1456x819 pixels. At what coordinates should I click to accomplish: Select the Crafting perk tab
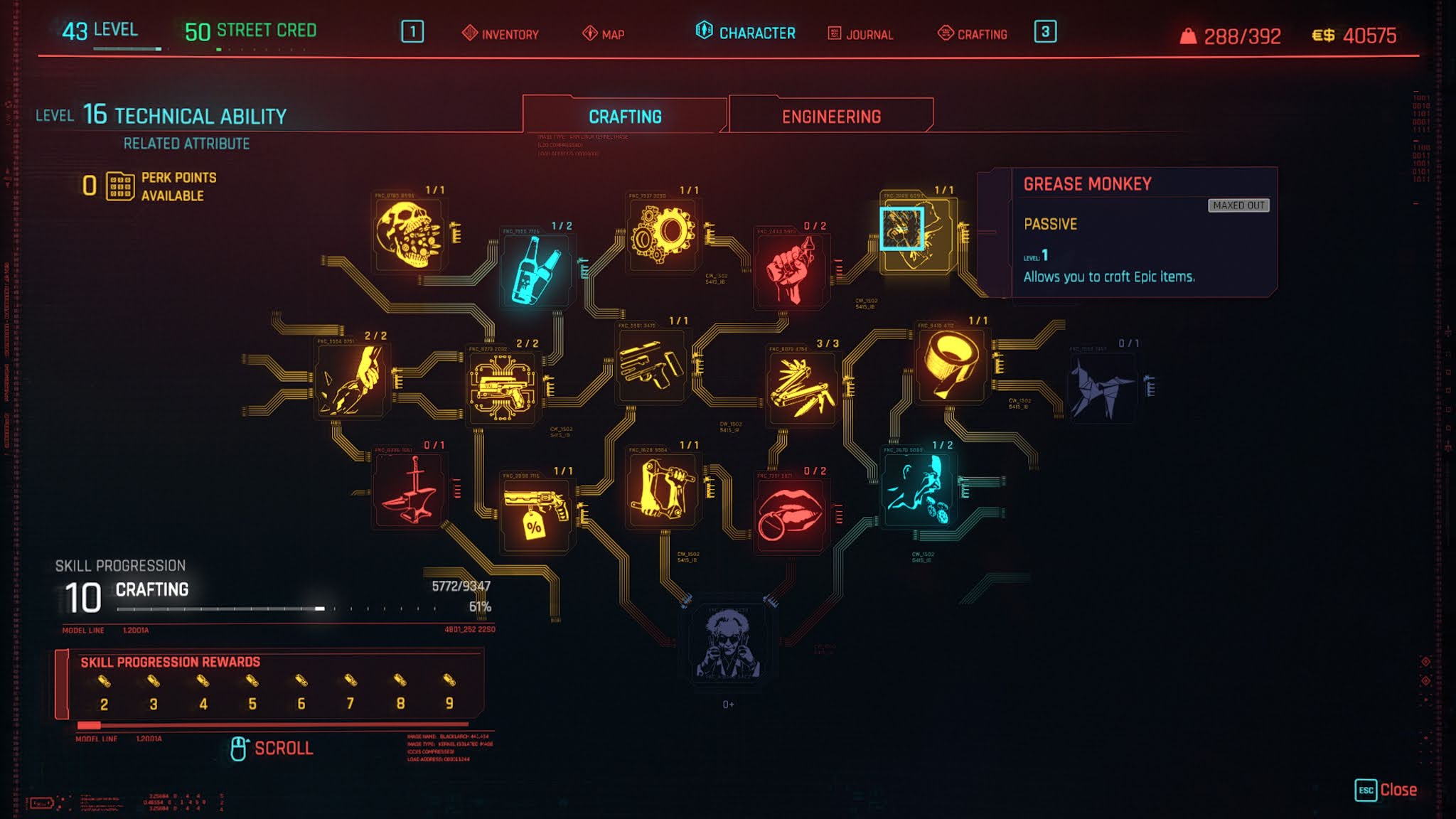tap(625, 117)
